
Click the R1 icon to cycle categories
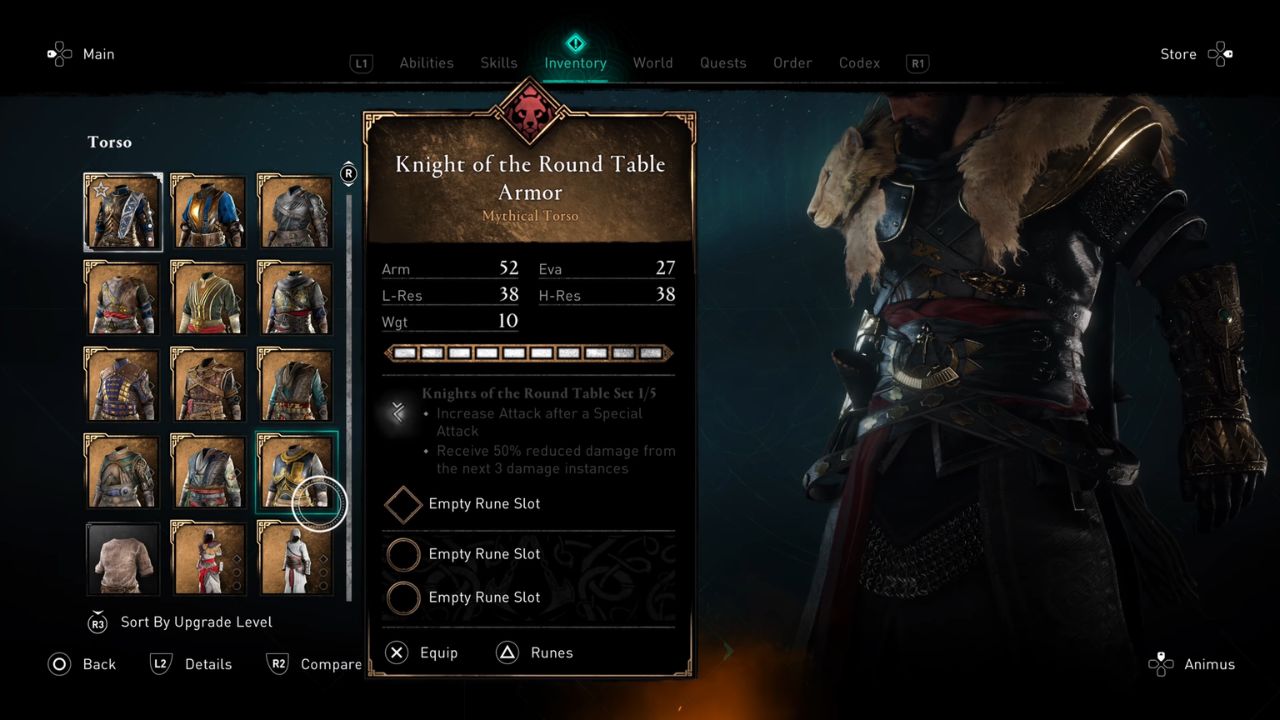coord(917,63)
